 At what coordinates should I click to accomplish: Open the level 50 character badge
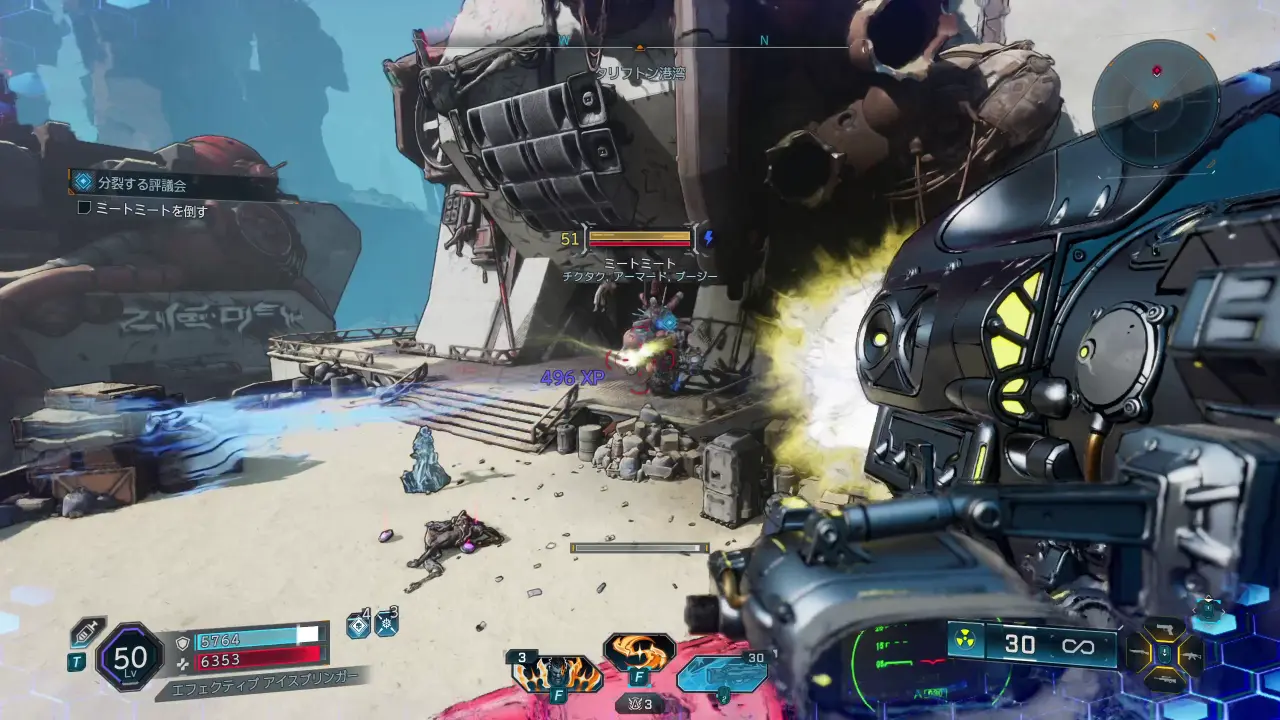click(130, 657)
